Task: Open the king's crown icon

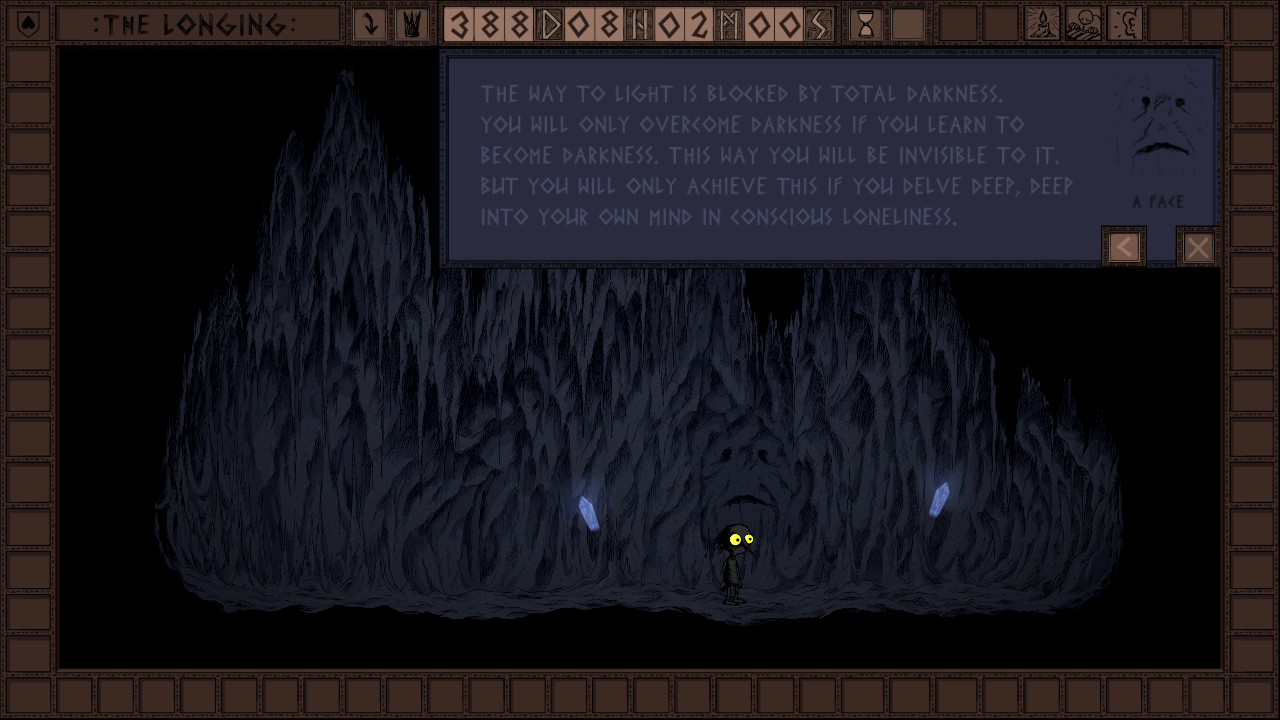Action: point(411,24)
